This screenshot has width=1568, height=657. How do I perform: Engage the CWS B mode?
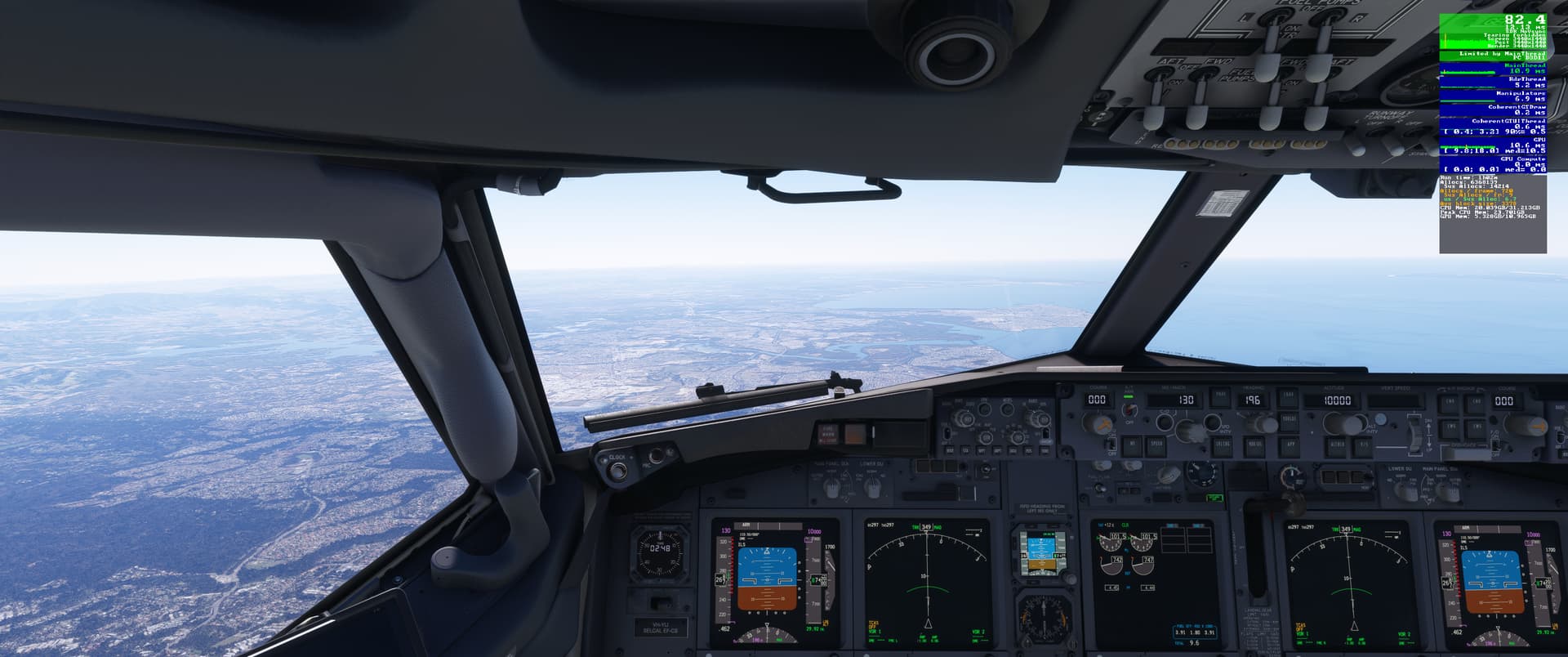tap(1477, 427)
